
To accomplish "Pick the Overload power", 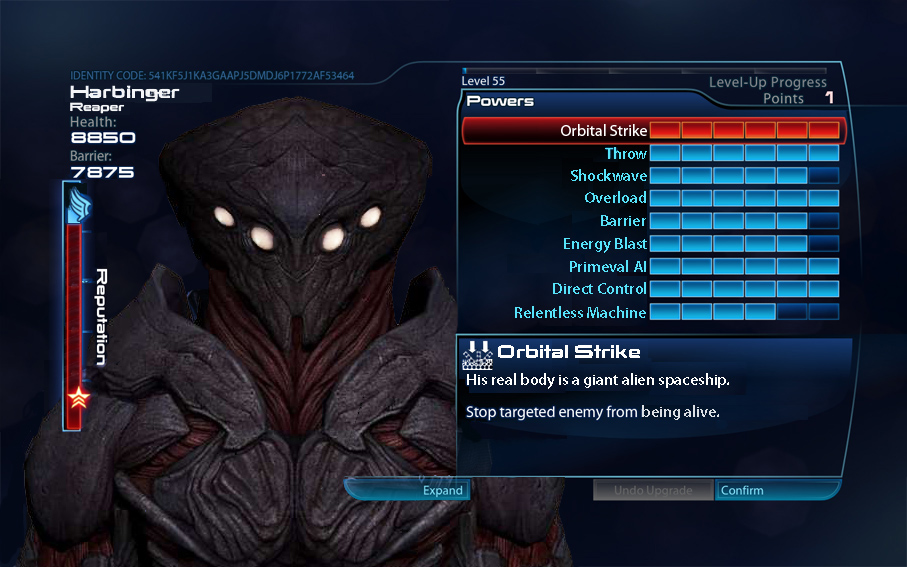I will 615,198.
